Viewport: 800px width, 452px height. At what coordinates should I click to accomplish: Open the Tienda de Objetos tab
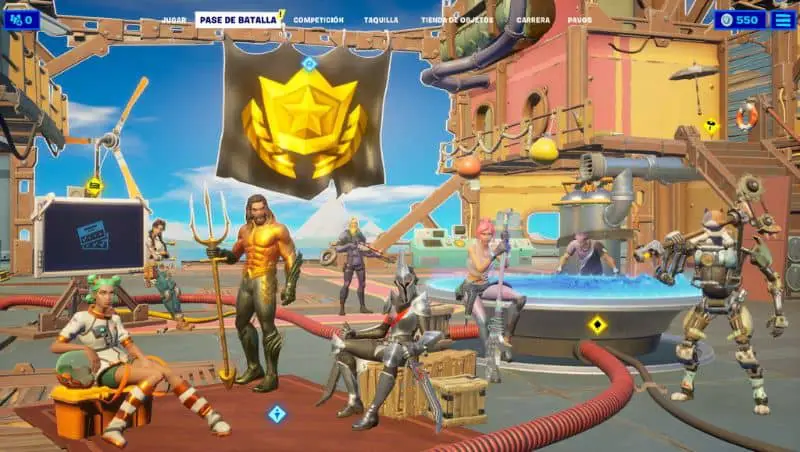point(457,20)
